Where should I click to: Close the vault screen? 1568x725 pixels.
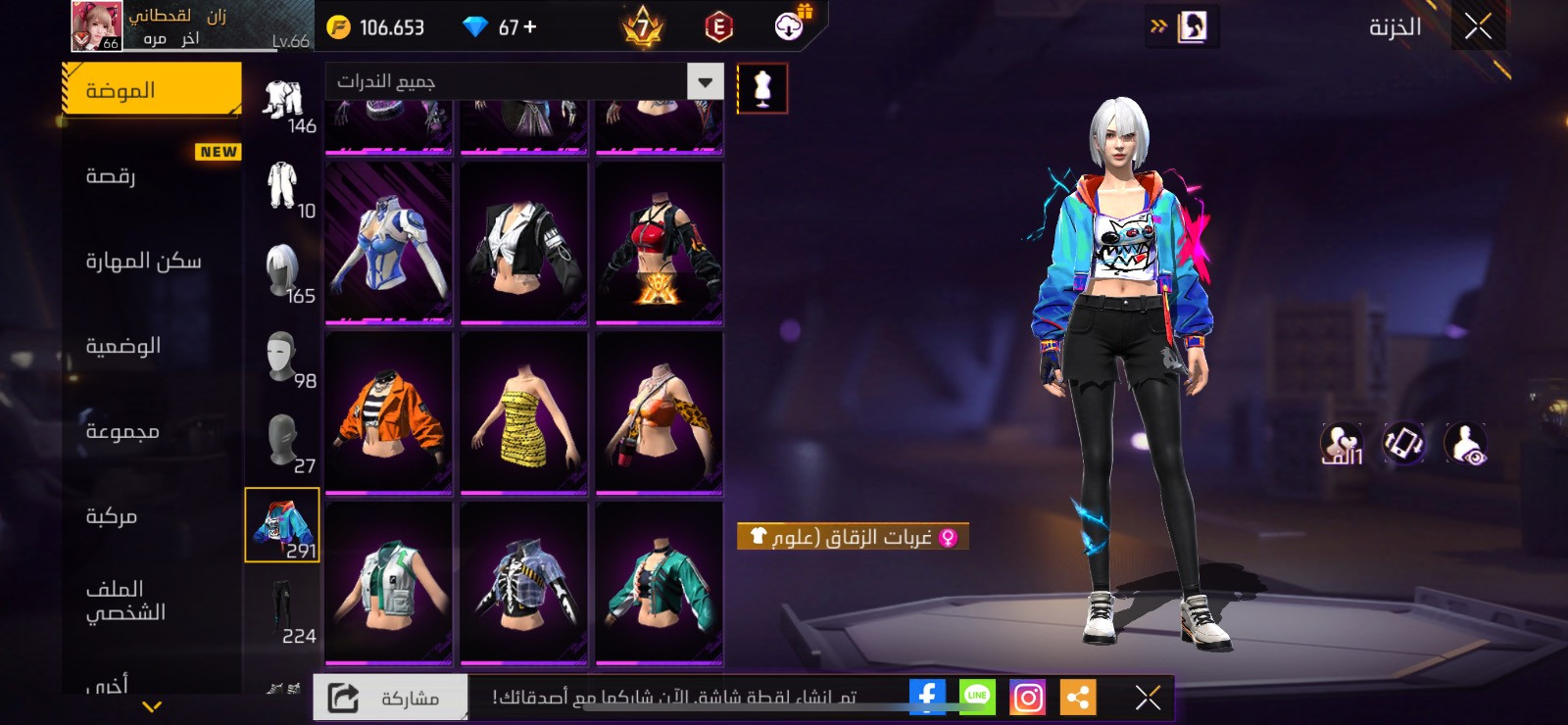(x=1478, y=27)
